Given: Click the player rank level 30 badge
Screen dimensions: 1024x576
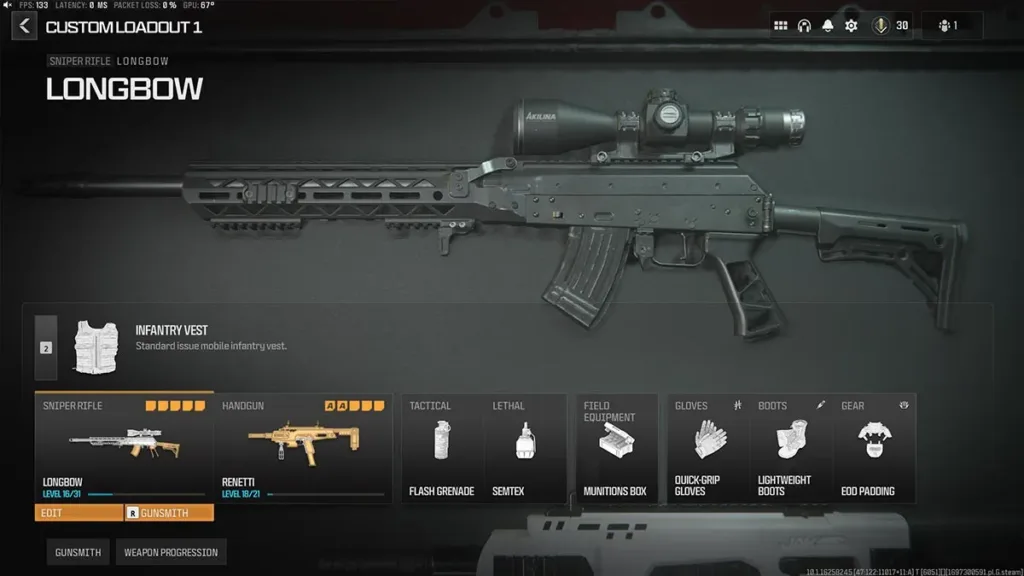Looking at the screenshot, I should (891, 26).
